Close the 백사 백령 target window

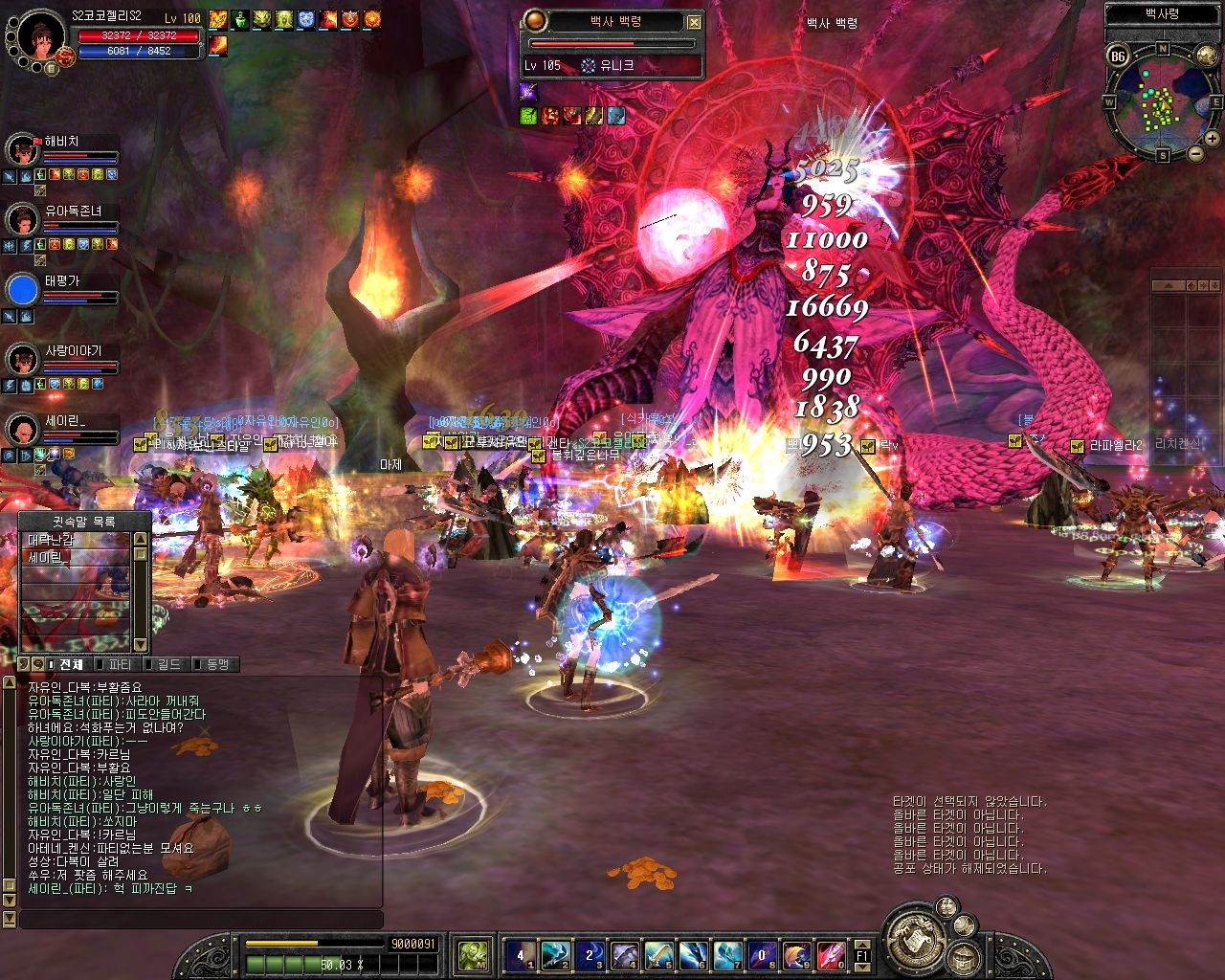tap(695, 22)
